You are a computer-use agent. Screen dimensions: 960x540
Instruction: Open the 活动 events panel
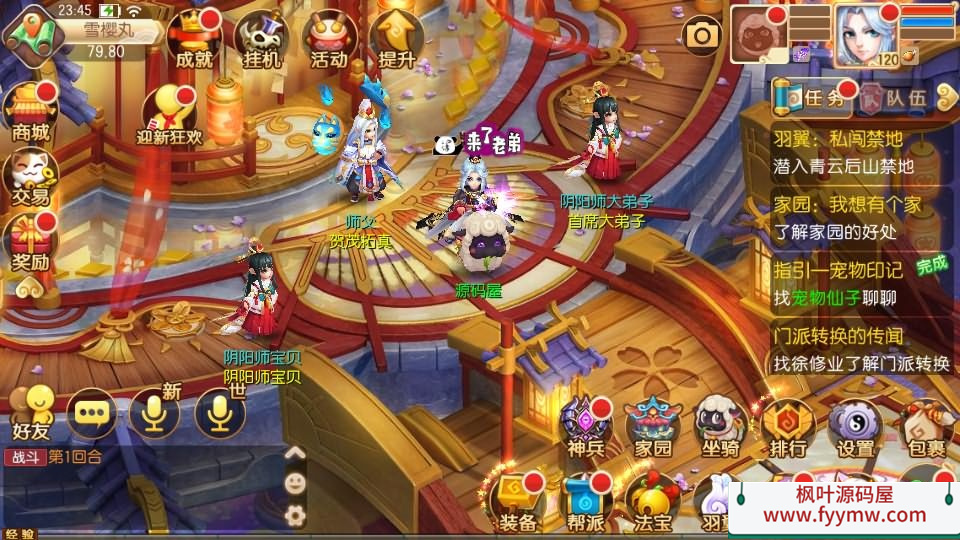tap(328, 39)
